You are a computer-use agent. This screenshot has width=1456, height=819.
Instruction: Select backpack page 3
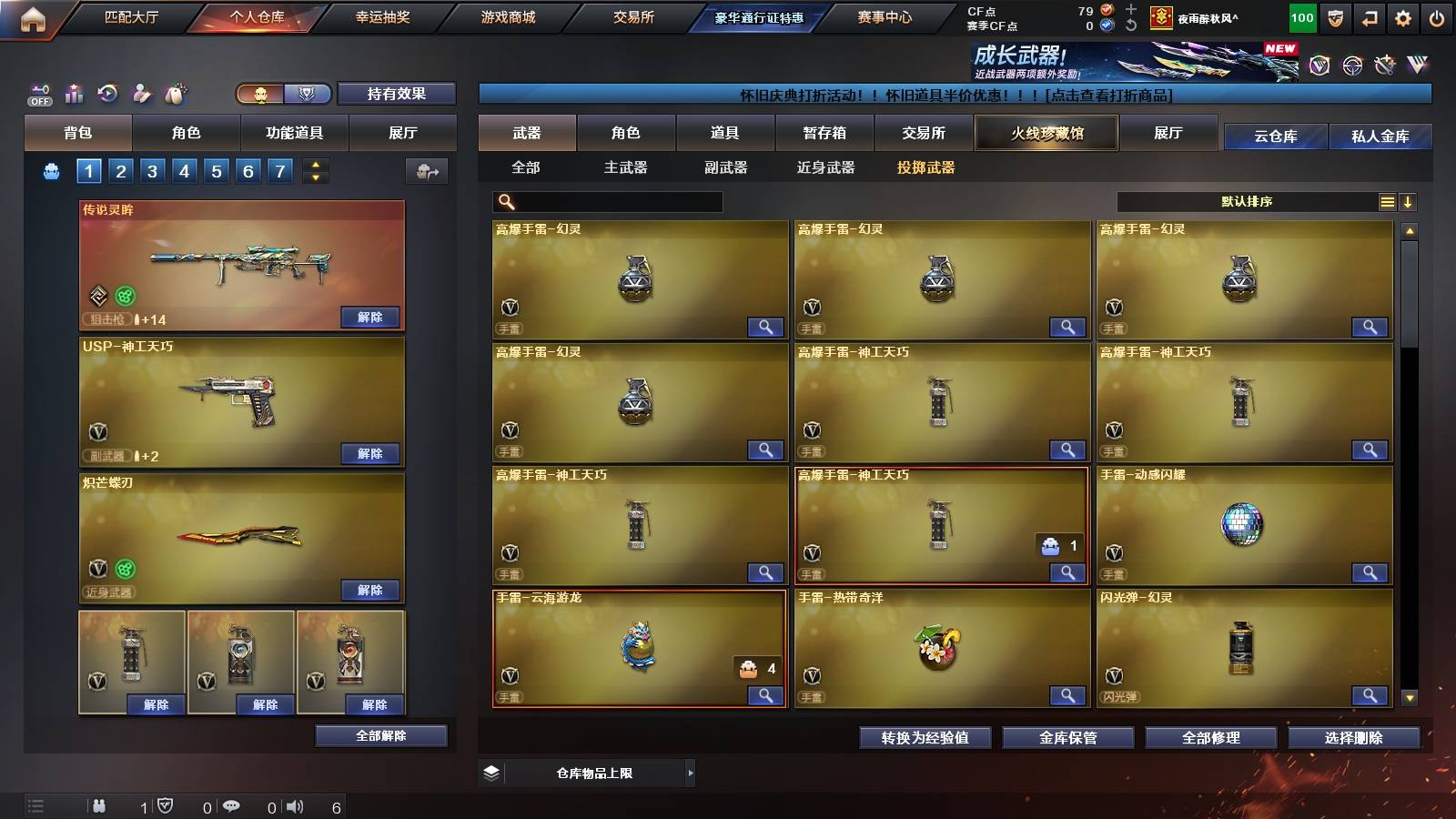(151, 170)
